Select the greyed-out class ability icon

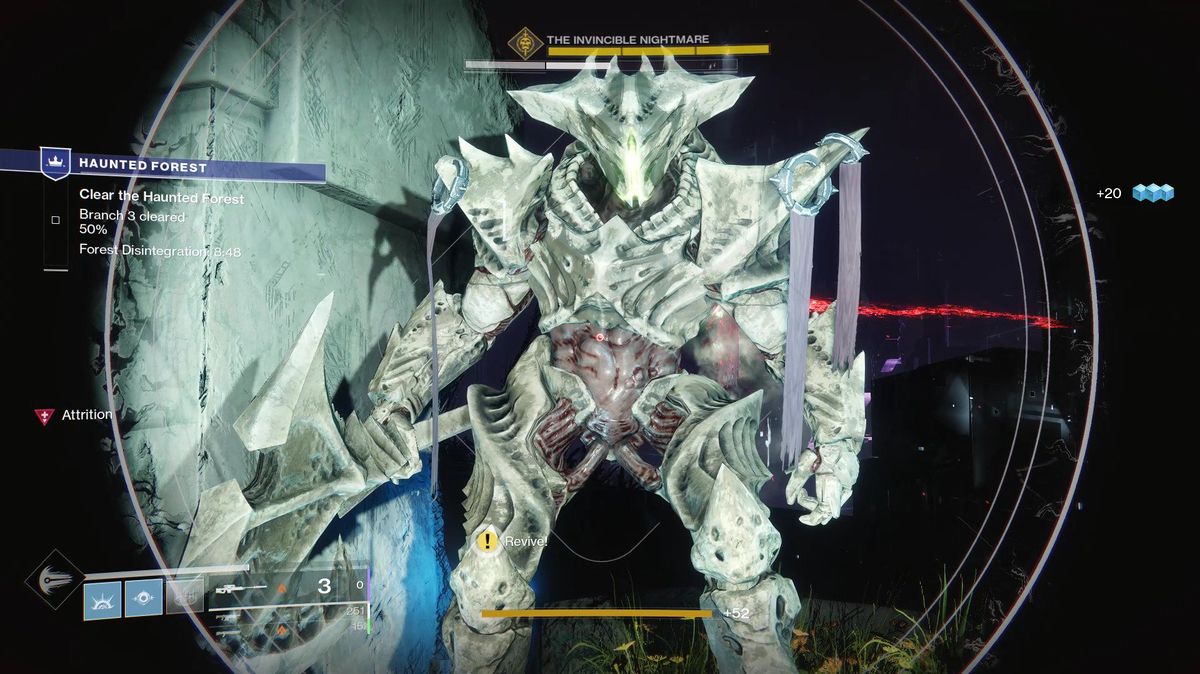[185, 596]
